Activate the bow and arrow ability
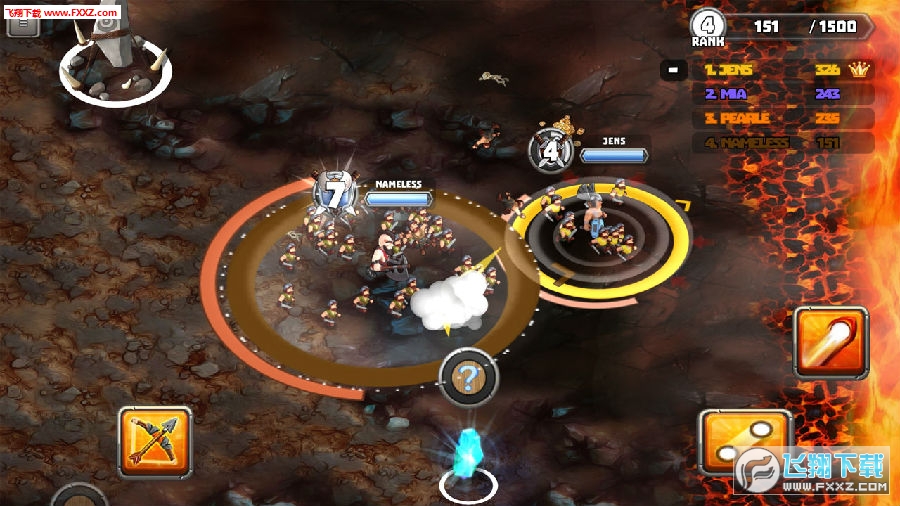Viewport: 900px width, 506px height. click(155, 441)
